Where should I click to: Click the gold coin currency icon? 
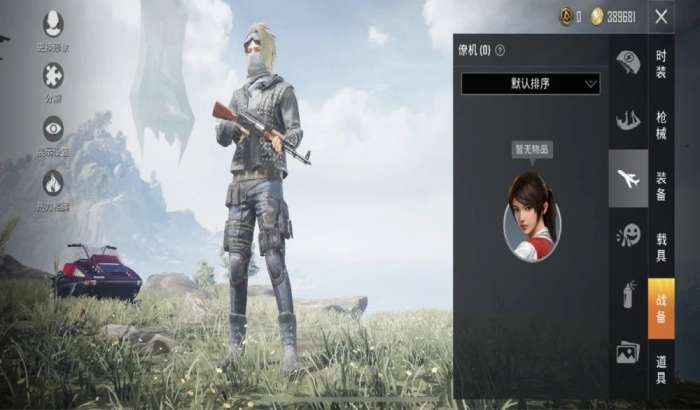click(x=597, y=16)
